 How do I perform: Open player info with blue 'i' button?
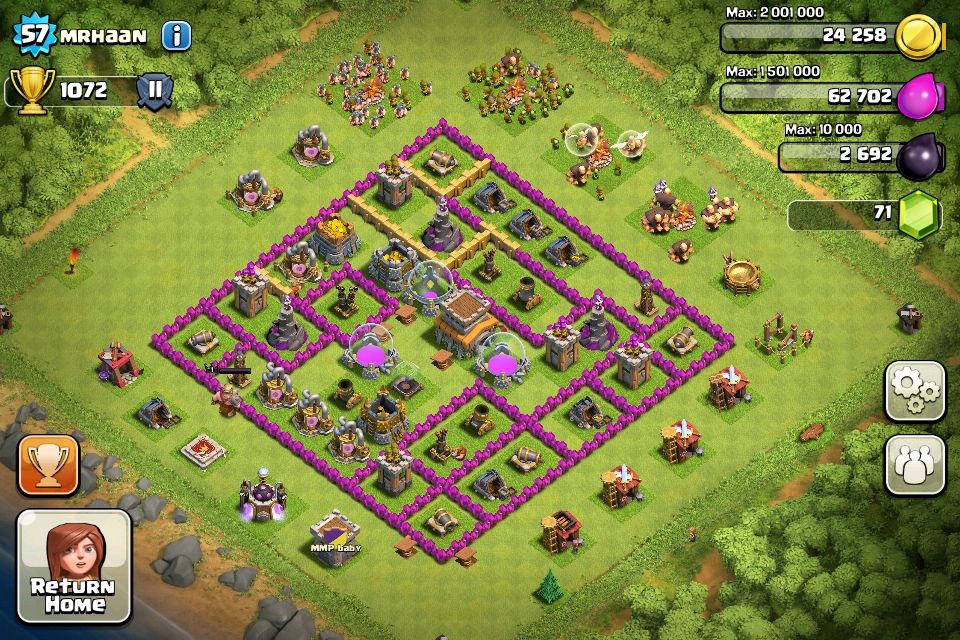coord(176,36)
